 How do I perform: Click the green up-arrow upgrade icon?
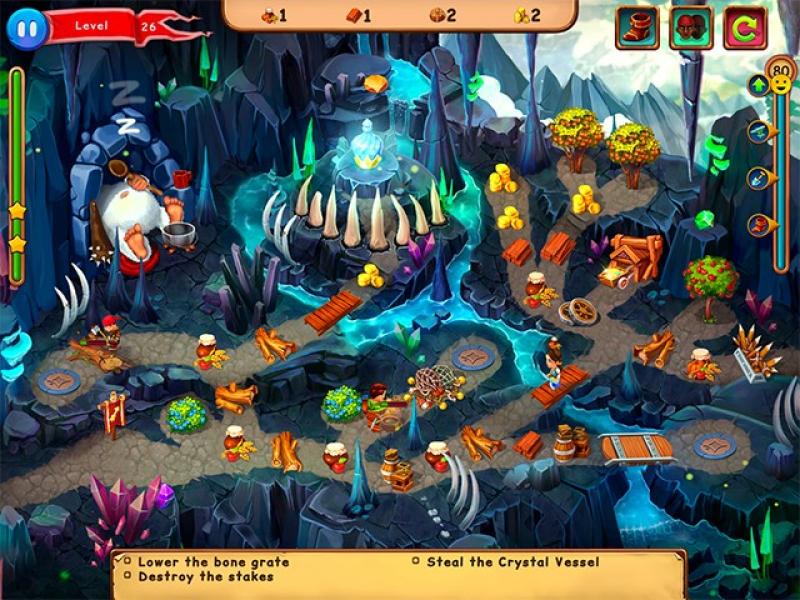(758, 86)
